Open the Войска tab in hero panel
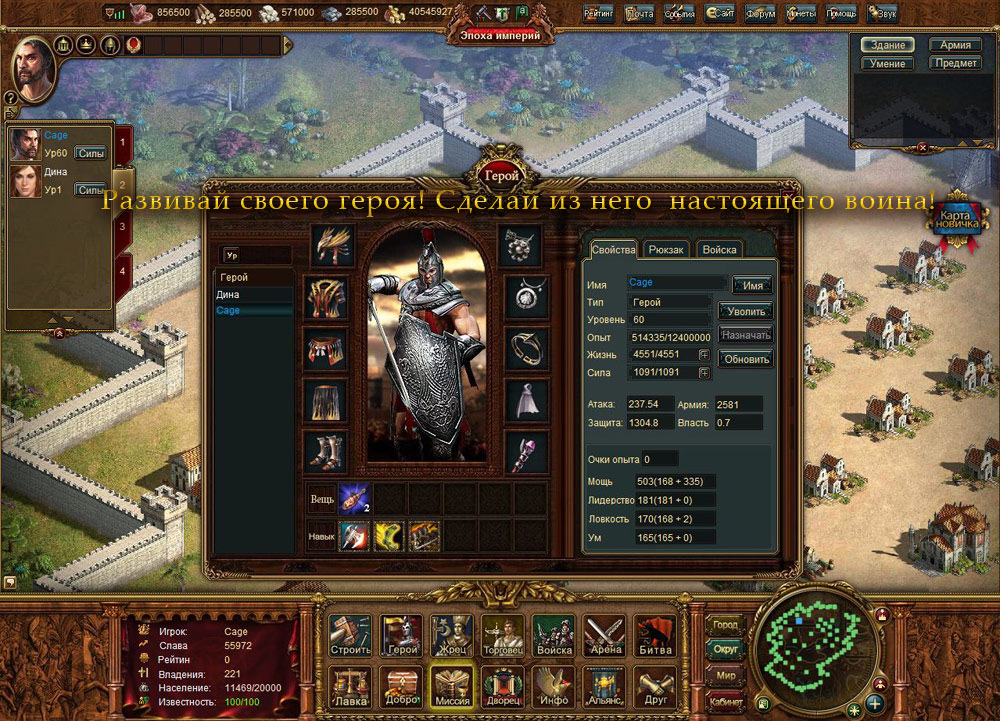1000x721 pixels. 718,249
